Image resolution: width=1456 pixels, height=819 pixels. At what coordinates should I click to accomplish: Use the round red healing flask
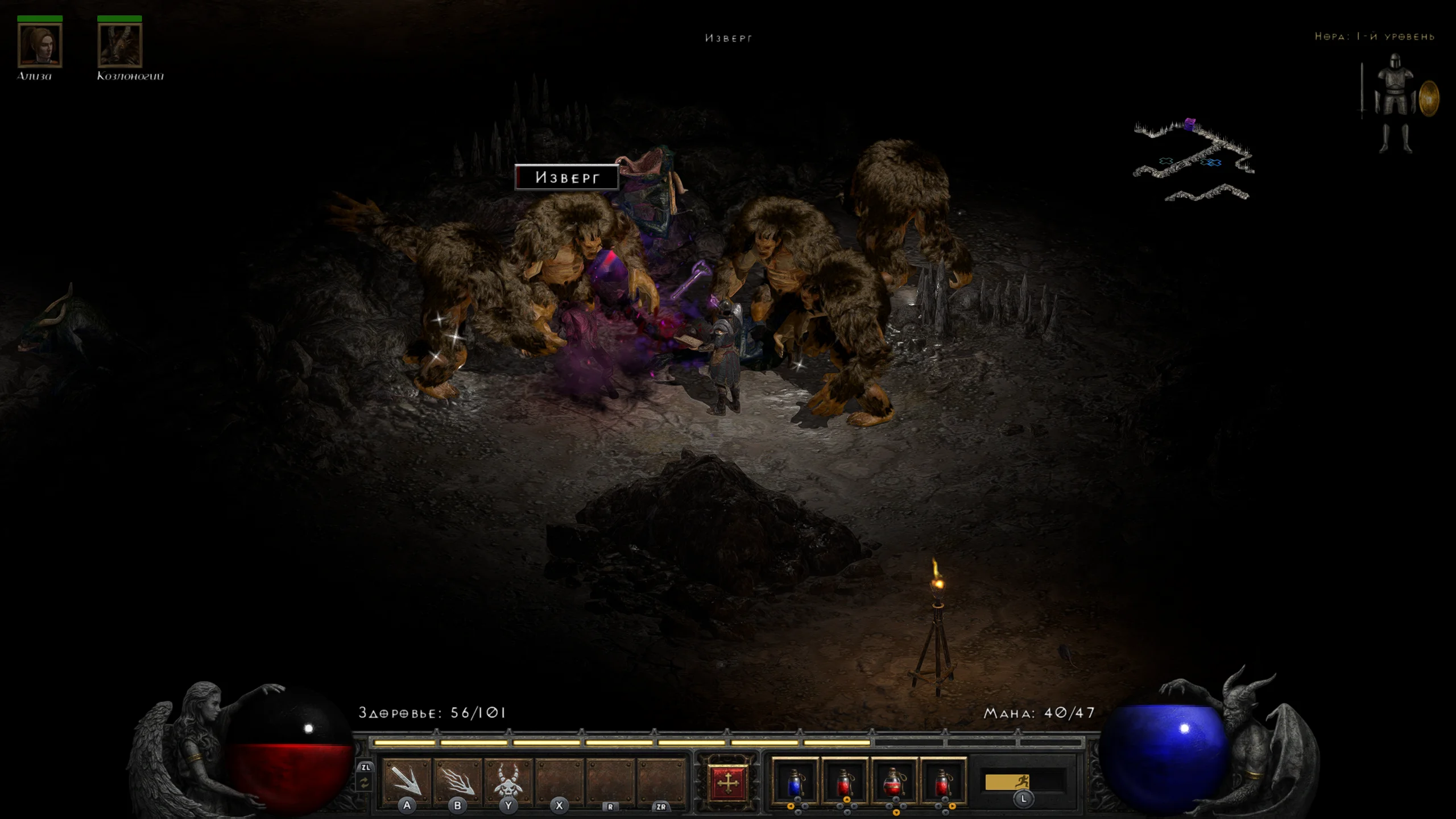point(894,782)
